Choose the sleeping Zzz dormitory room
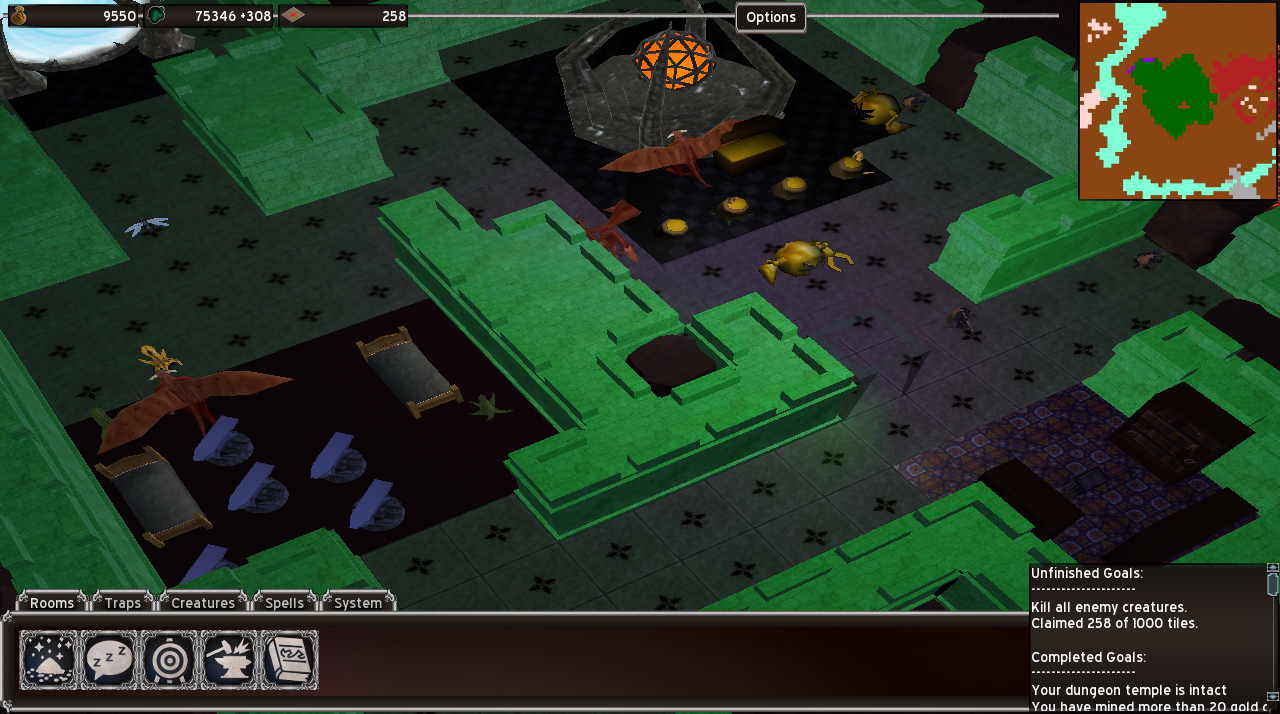Viewport: 1280px width, 714px height. coord(108,660)
